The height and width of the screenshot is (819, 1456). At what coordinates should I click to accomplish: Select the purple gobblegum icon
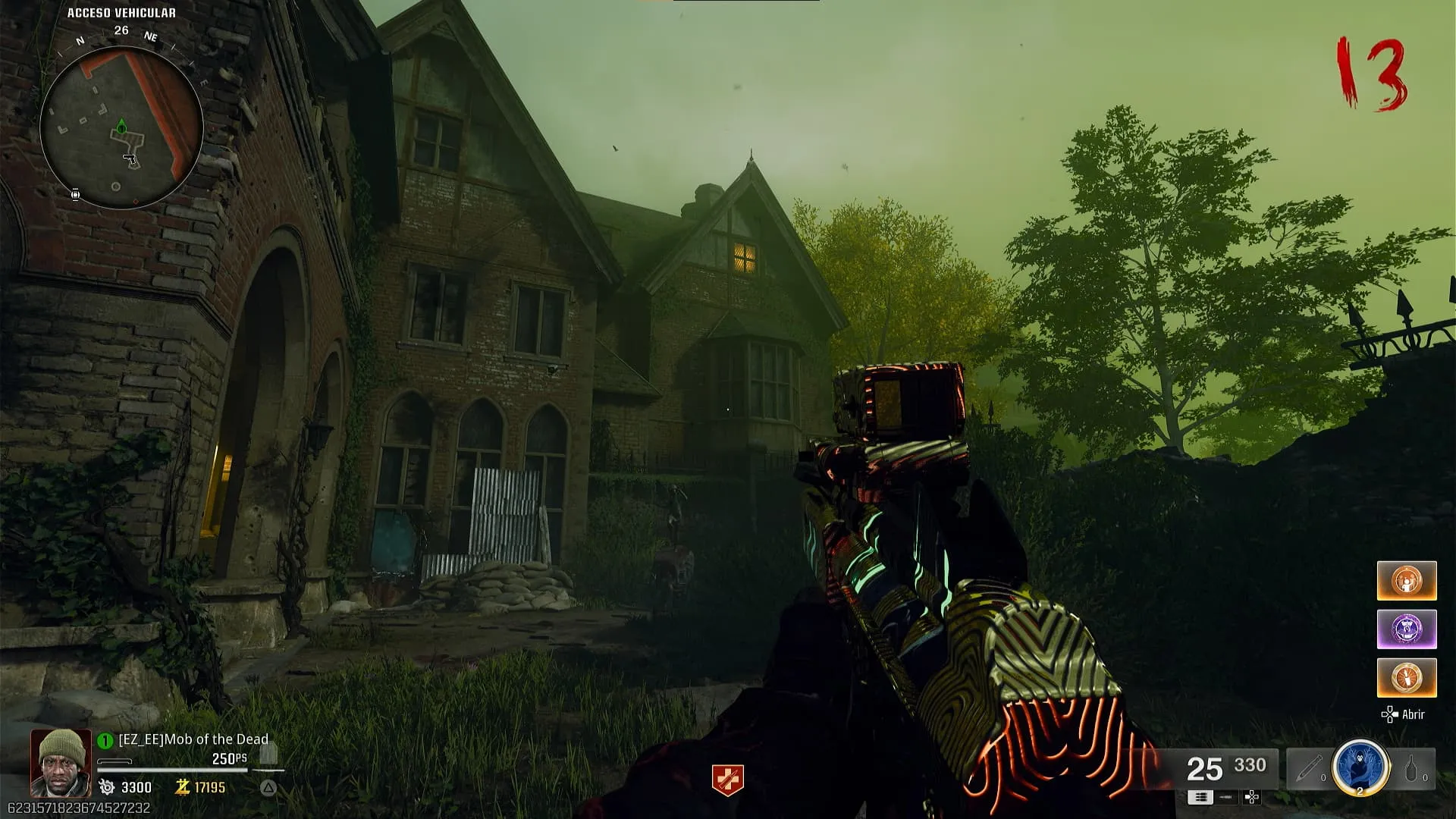click(x=1407, y=629)
